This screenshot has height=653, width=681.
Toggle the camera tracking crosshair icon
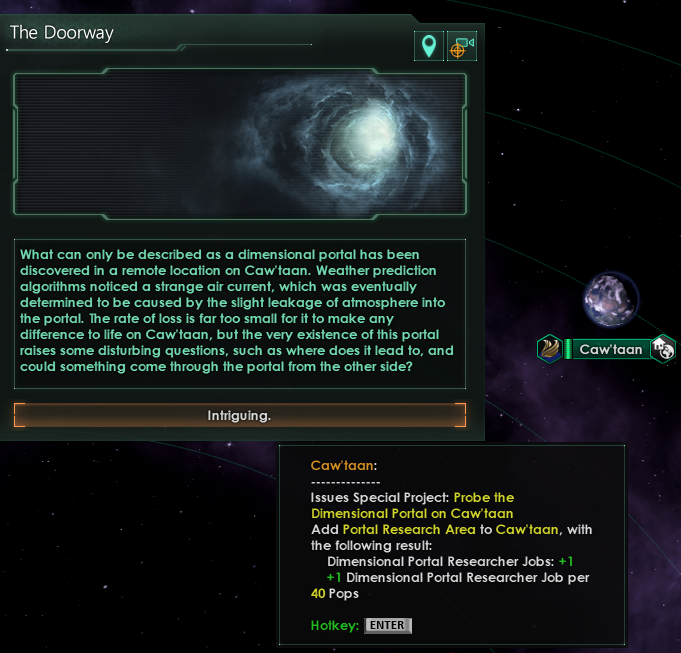461,46
